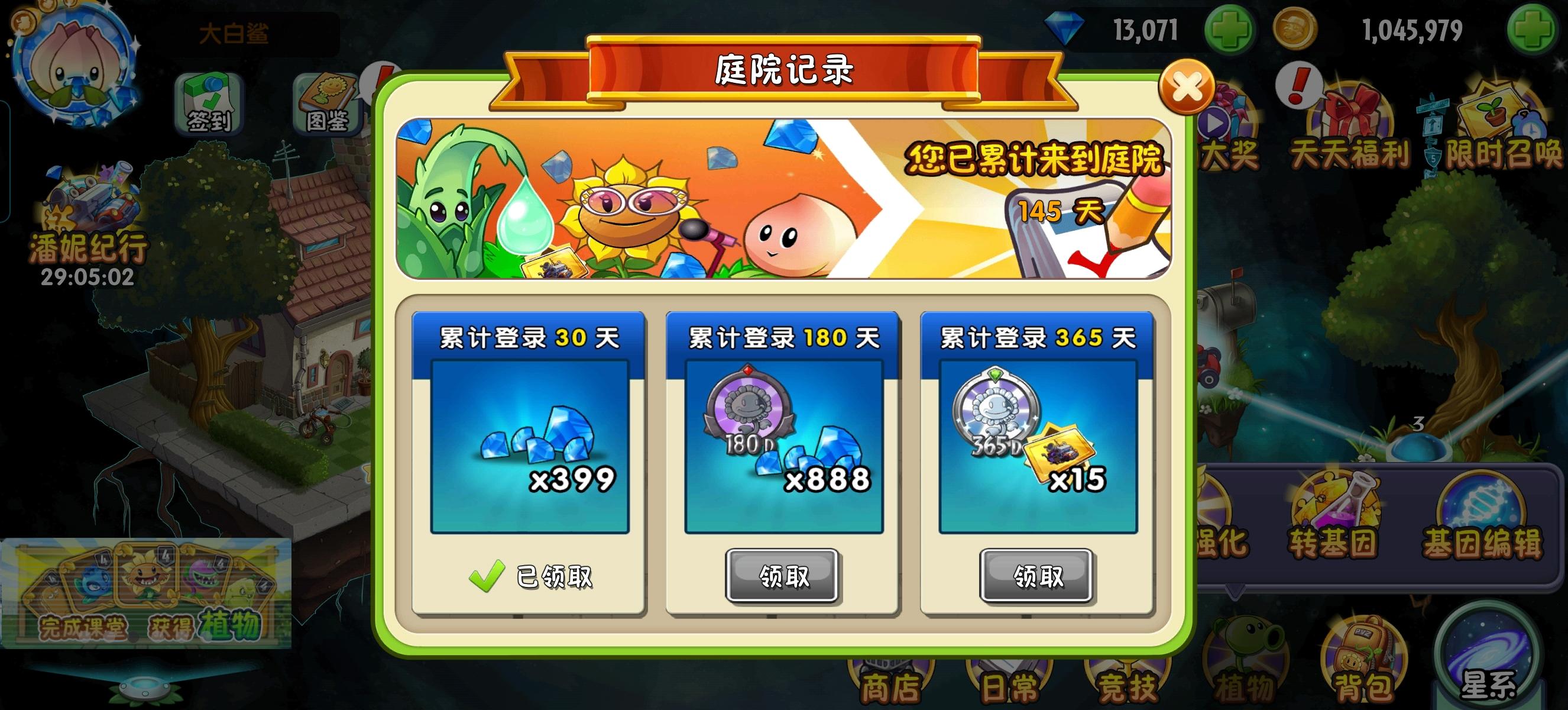The height and width of the screenshot is (710, 1568).
Task: Claim the 365-day login reward
Action: (x=1037, y=578)
